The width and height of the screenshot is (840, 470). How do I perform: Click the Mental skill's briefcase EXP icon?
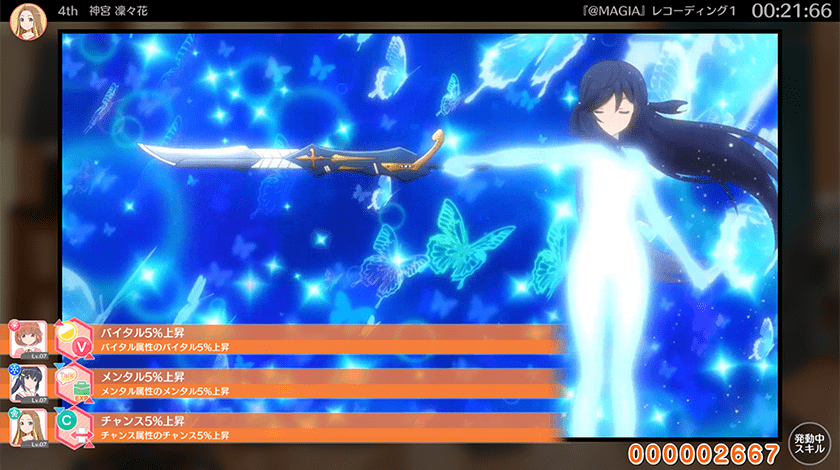[x=71, y=383]
